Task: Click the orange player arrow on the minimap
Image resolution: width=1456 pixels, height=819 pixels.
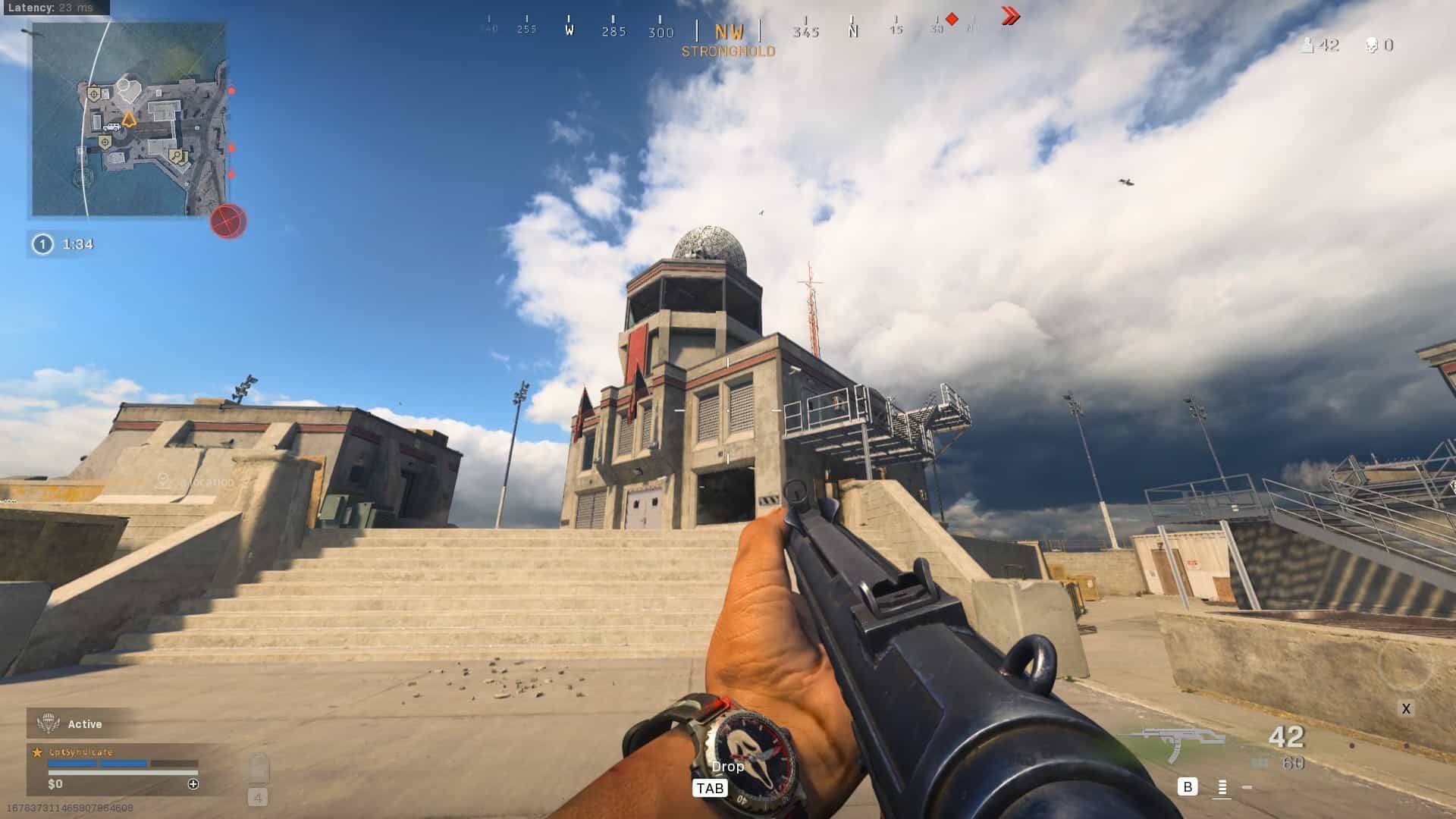Action: [129, 119]
